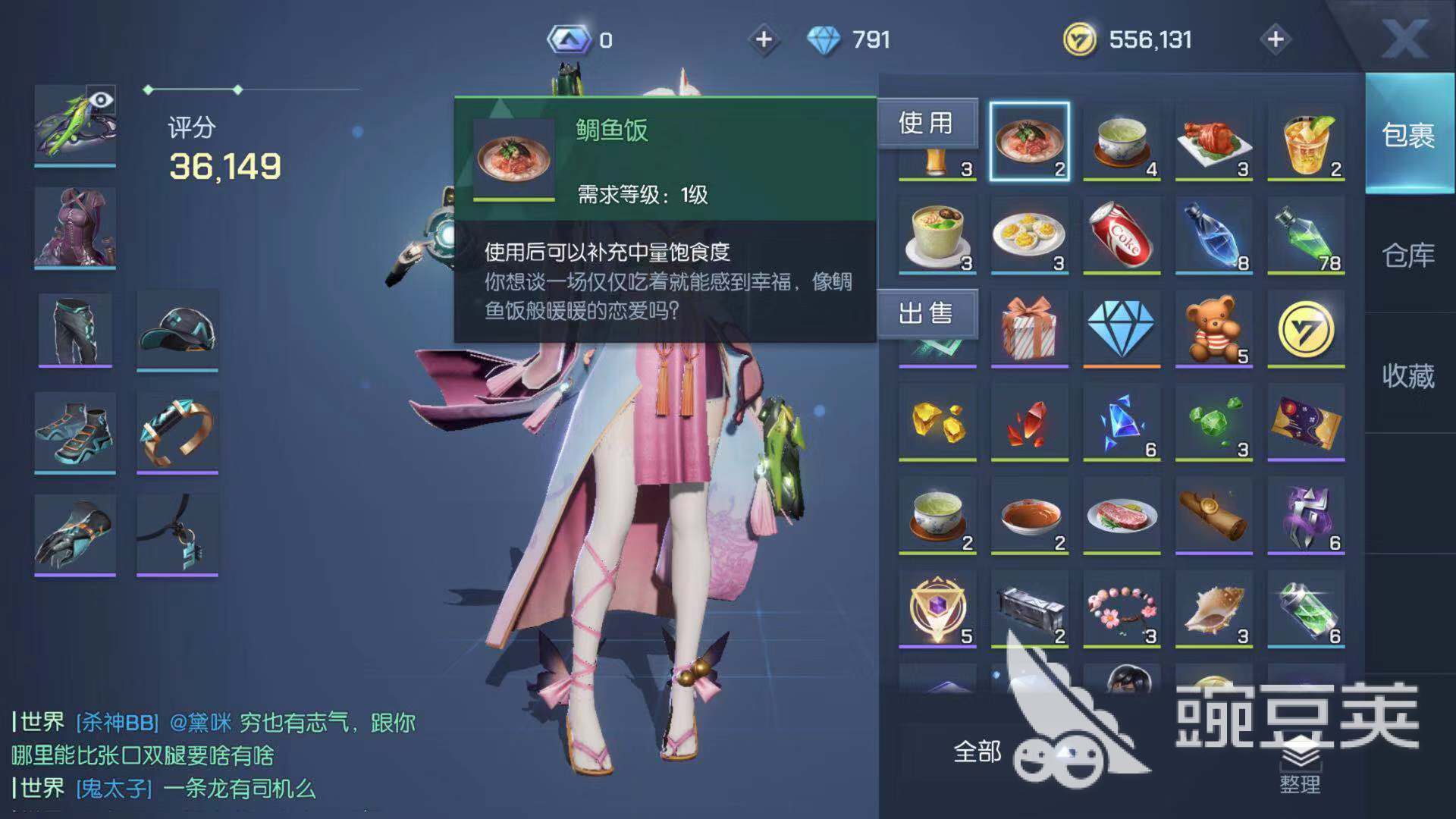Select the roast chicken leg dish
This screenshot has height=819, width=1456.
tap(1213, 142)
